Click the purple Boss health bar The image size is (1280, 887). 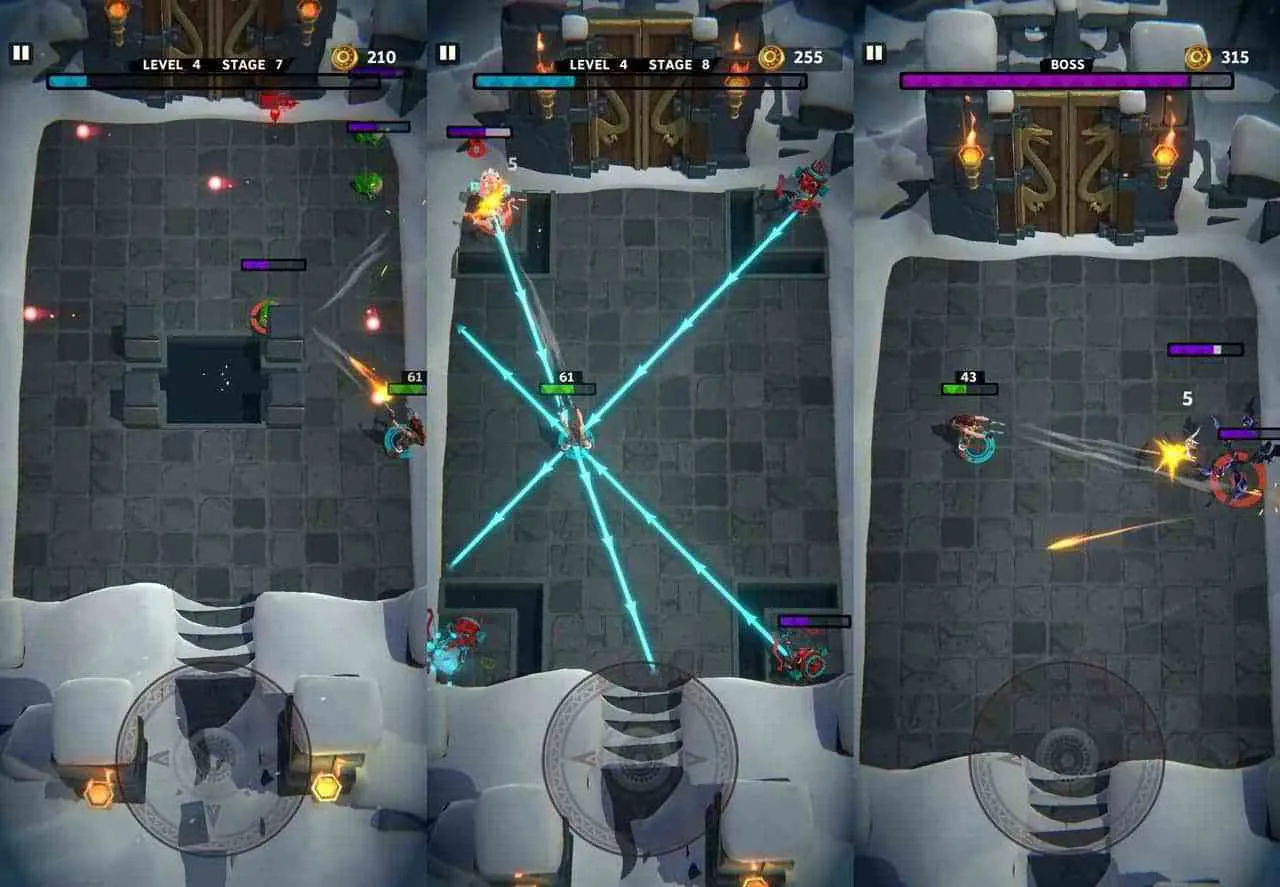(1065, 78)
